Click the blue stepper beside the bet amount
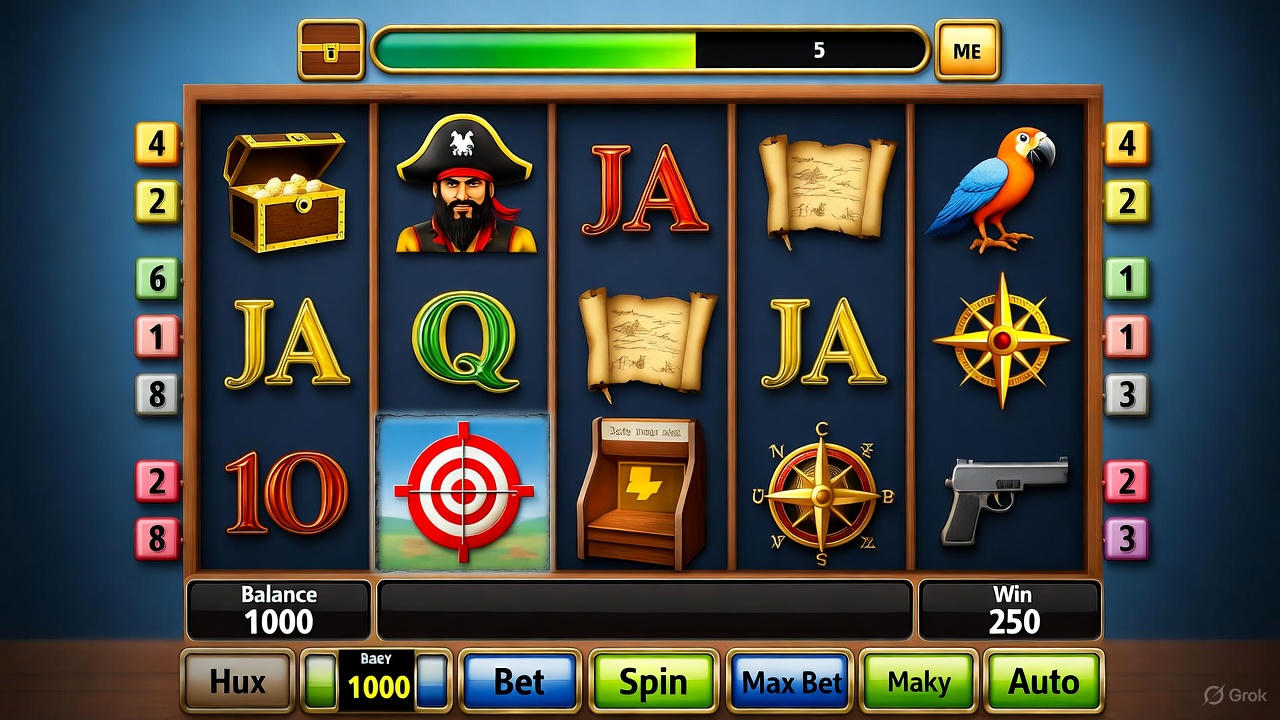The height and width of the screenshot is (720, 1280). tap(432, 682)
